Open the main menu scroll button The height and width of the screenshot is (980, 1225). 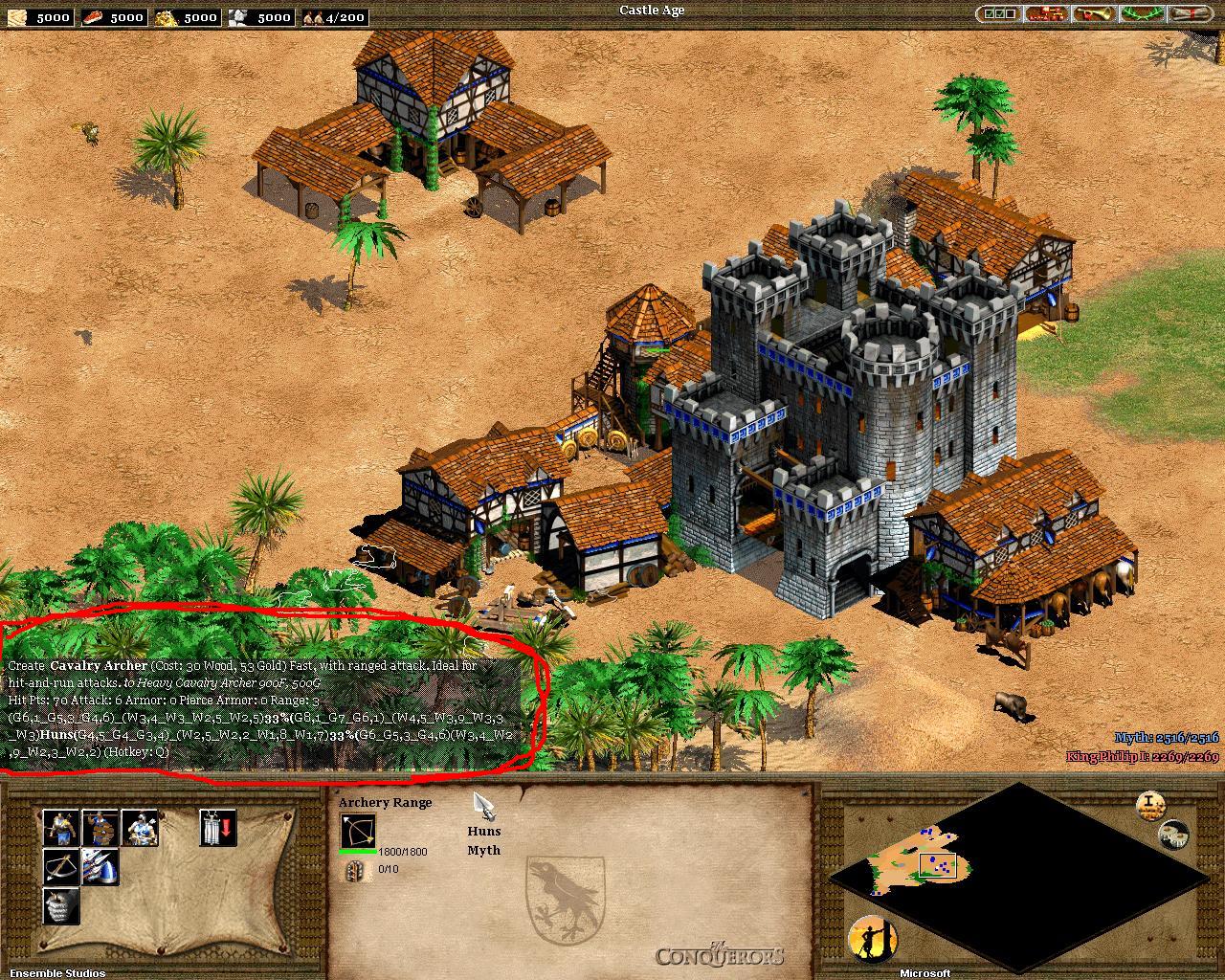[1189, 14]
